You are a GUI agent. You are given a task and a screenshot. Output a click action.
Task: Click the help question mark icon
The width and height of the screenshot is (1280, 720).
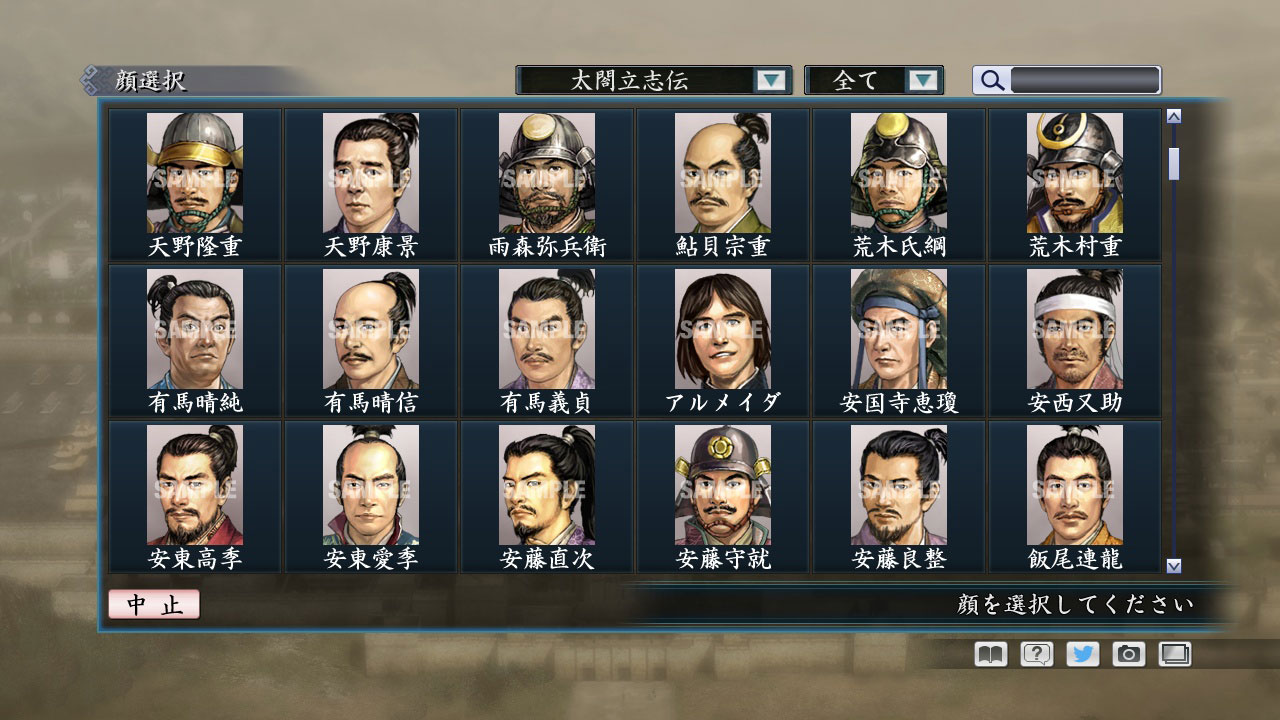[1035, 654]
